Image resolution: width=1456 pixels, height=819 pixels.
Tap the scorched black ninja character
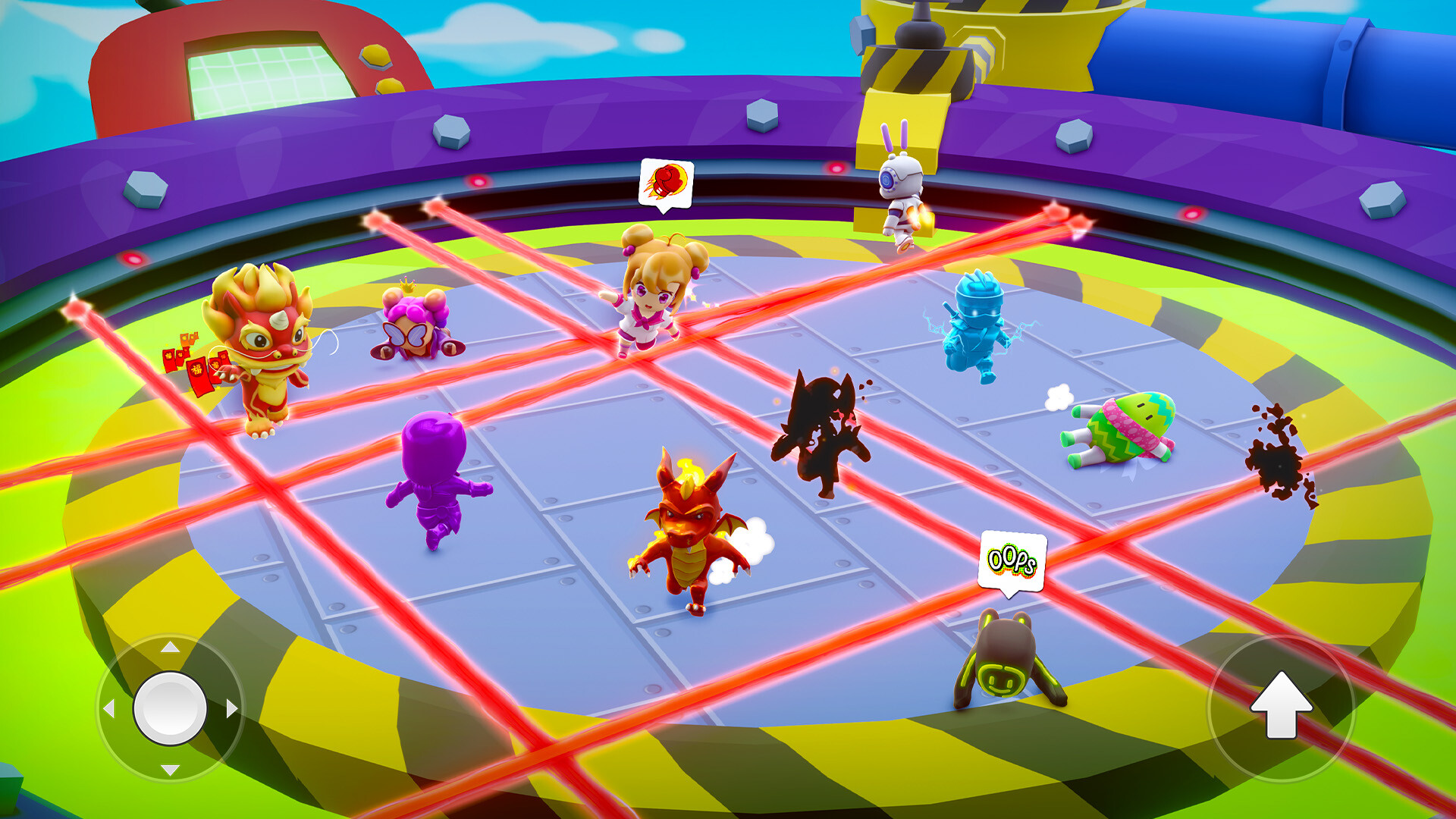[819, 425]
